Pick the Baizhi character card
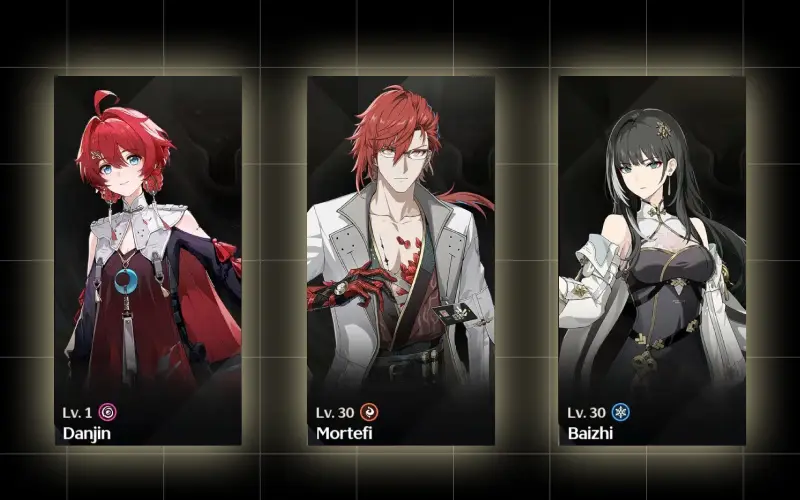Image resolution: width=800 pixels, height=500 pixels. coord(651,260)
